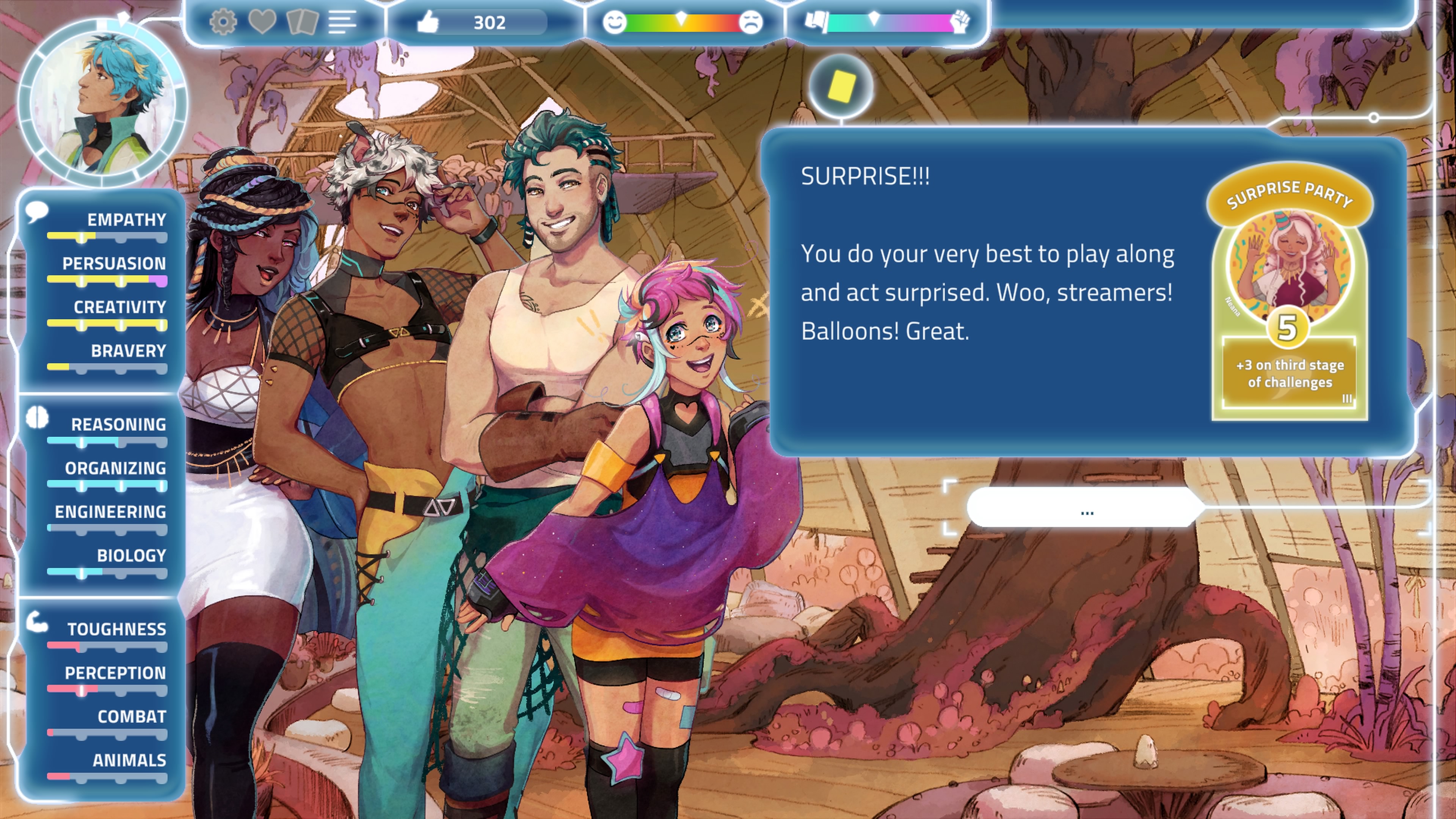Image resolution: width=1456 pixels, height=819 pixels.
Task: Select the Creativity skill
Action: coord(119,307)
